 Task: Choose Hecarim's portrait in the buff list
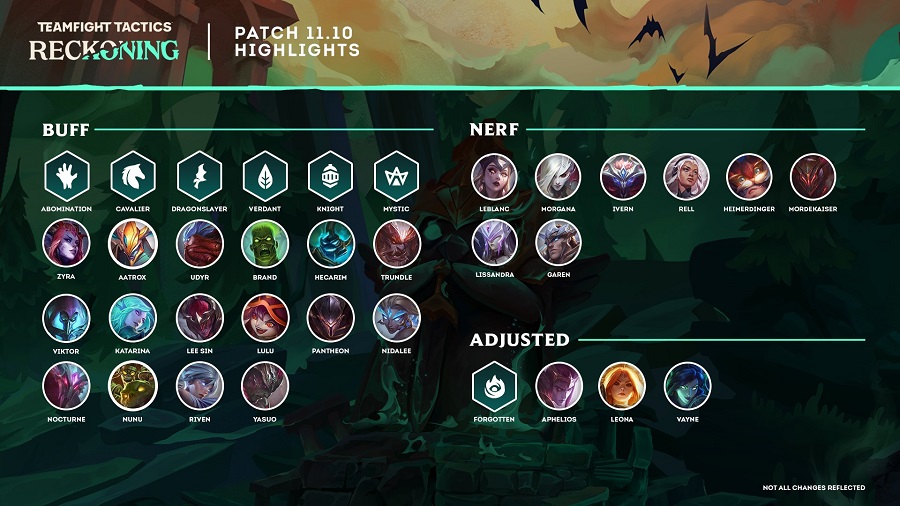(x=331, y=244)
